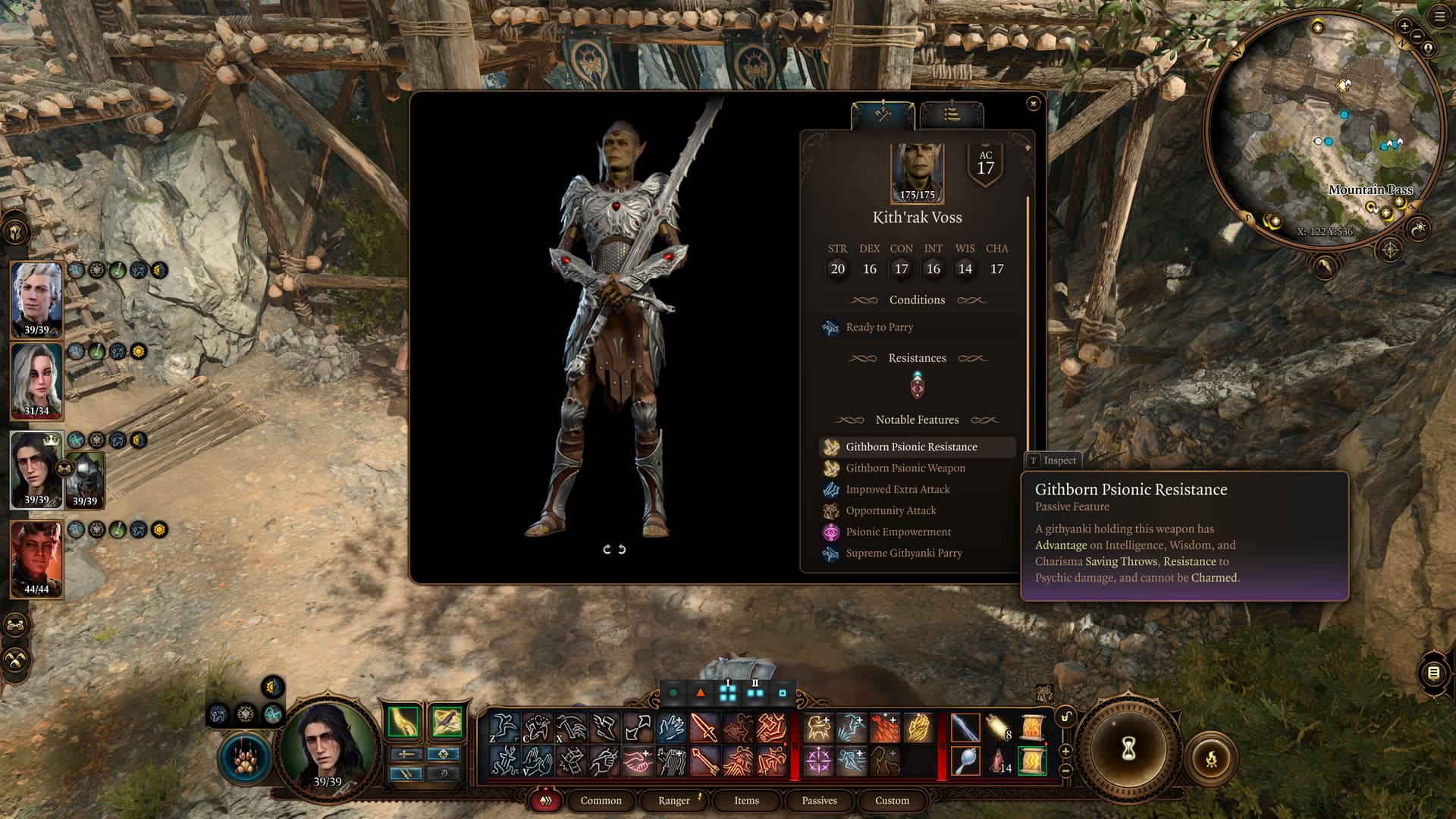The width and height of the screenshot is (1456, 819).
Task: Close the Kith'rak Voss examine panel
Action: point(1033,103)
